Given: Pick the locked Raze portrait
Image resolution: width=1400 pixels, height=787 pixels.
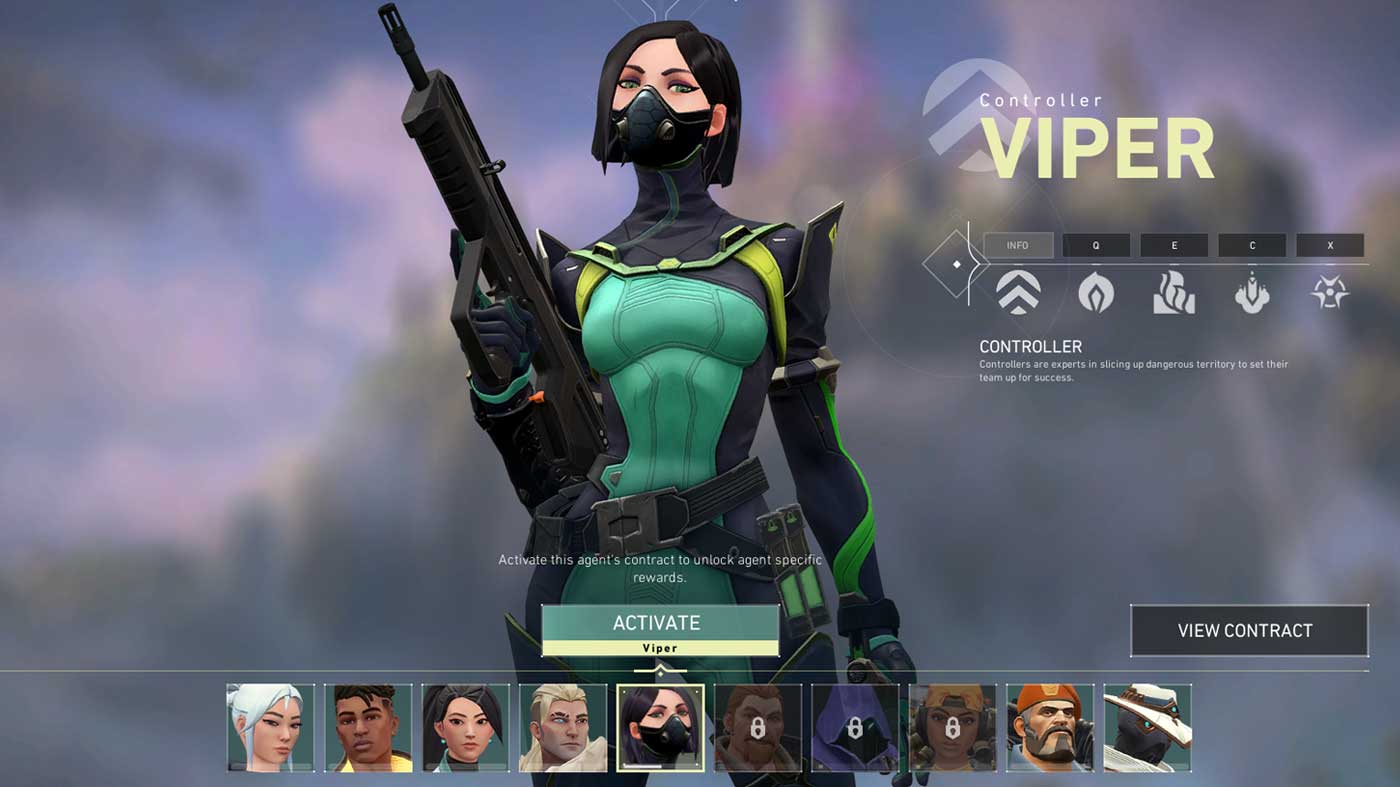Looking at the screenshot, I should 953,728.
